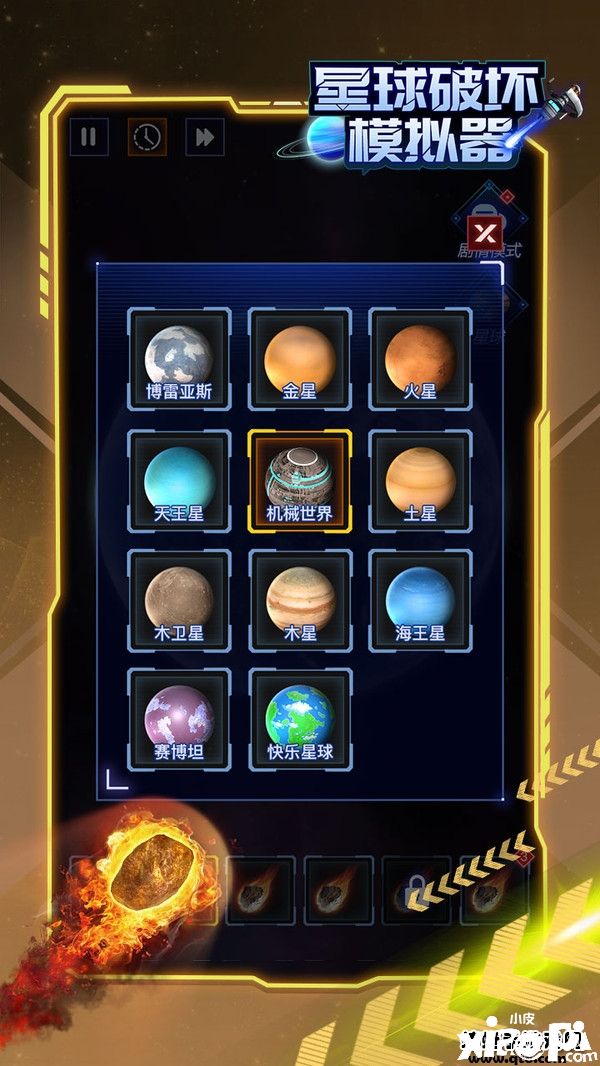The width and height of the screenshot is (600, 1066).
Task: Select the 快乐星球 planet tile
Action: [x=300, y=719]
